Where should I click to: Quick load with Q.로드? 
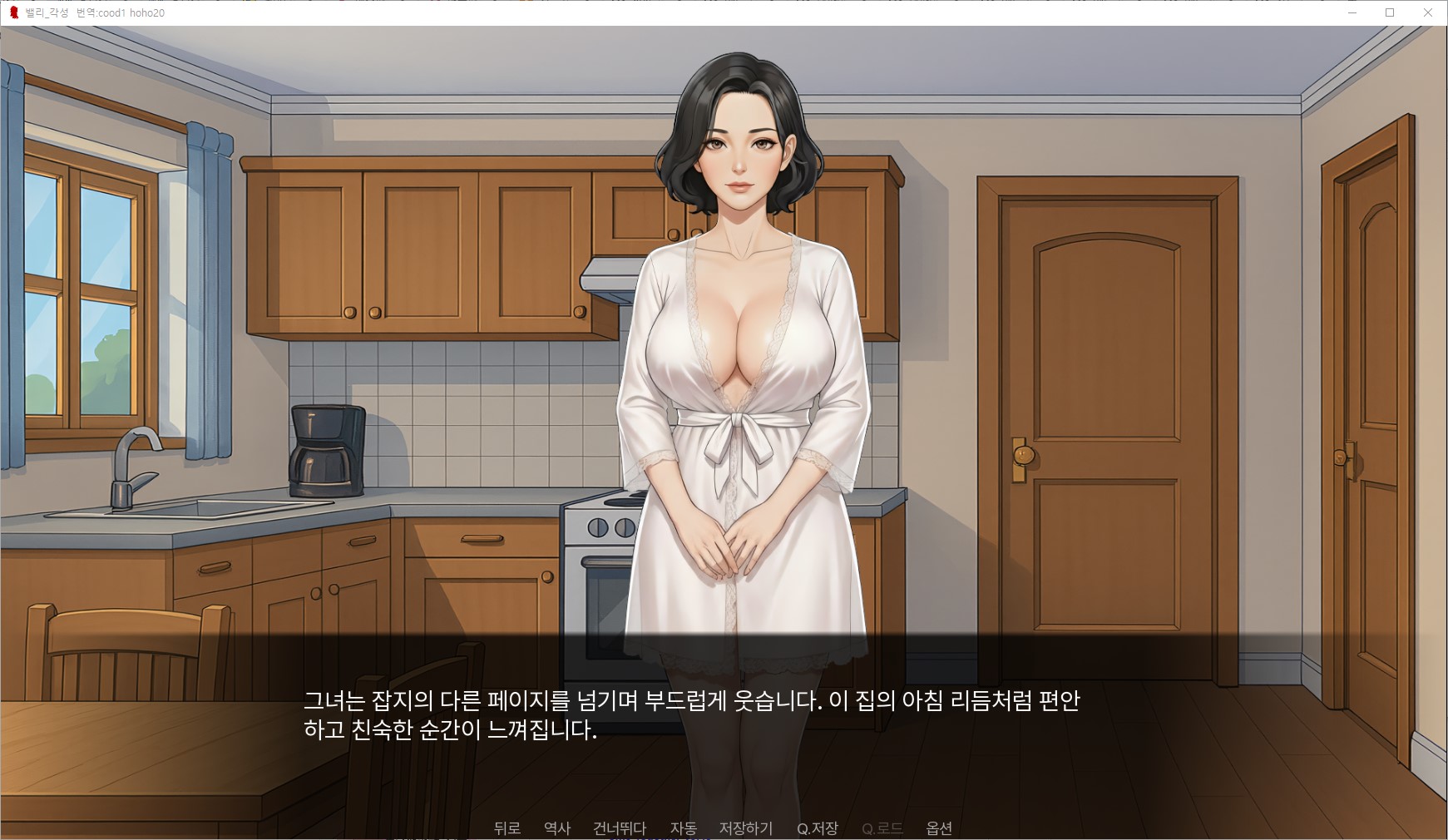[x=882, y=828]
